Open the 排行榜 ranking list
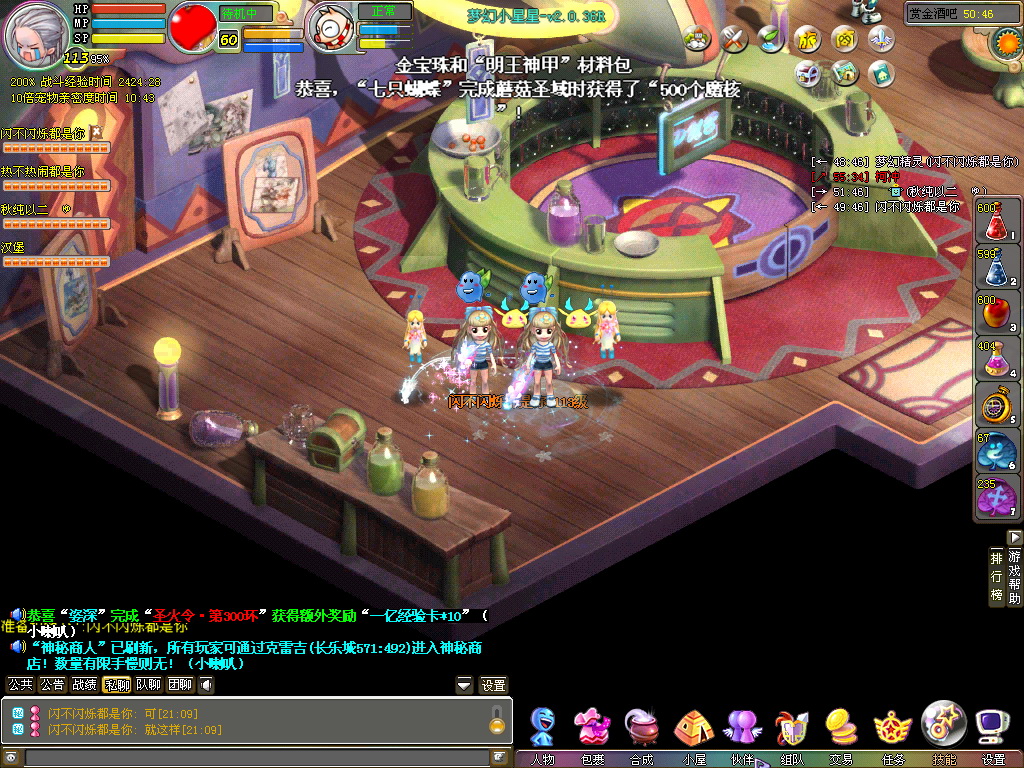The width and height of the screenshot is (1024, 768). (996, 577)
